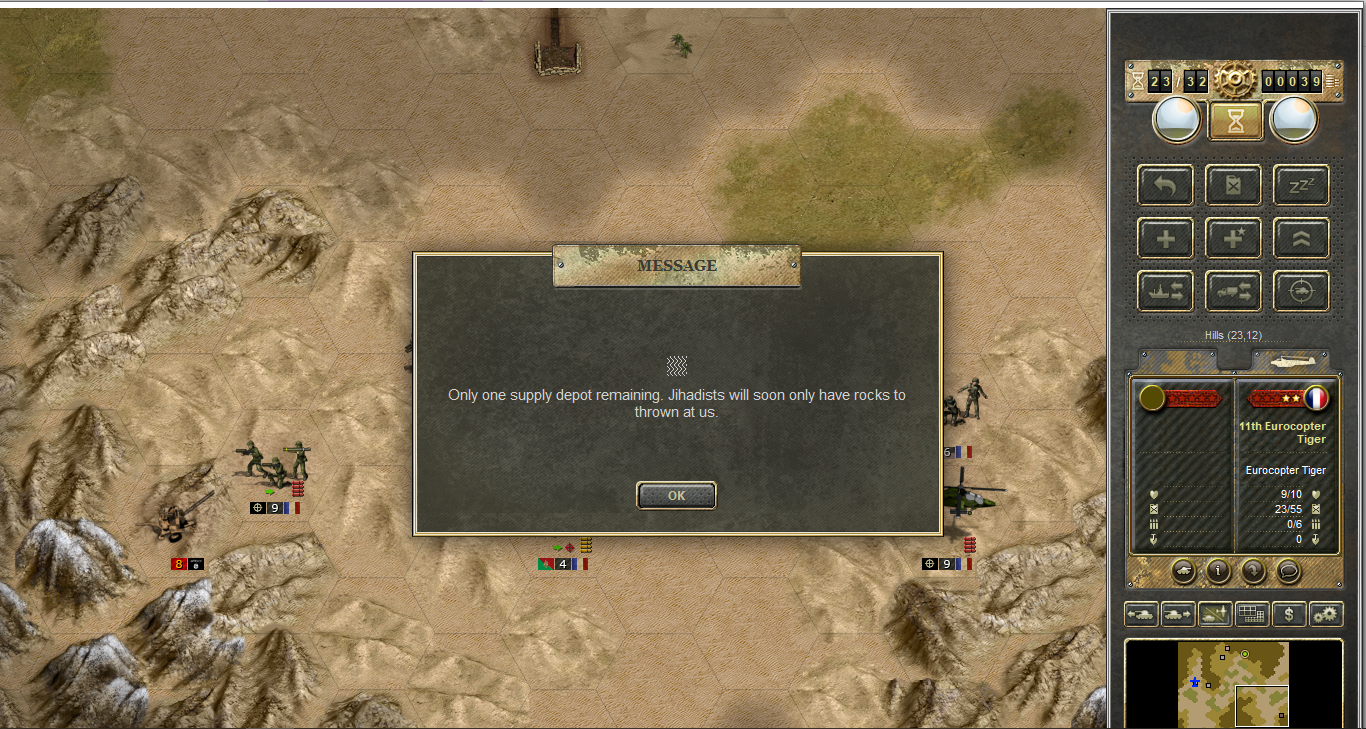
Task: Click the tank crosshair button
Action: point(1301,291)
